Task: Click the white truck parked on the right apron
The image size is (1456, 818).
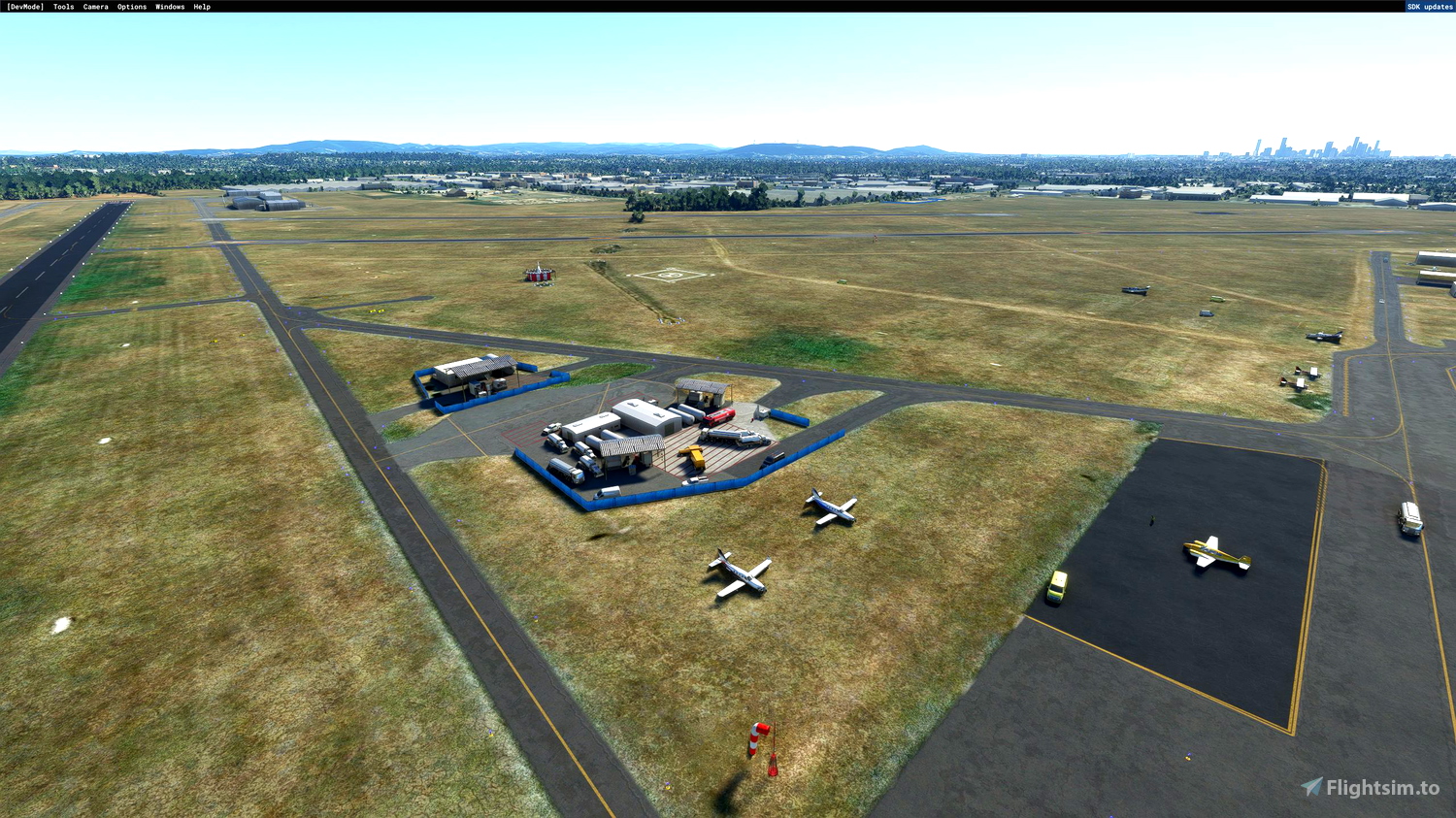Action: click(1409, 516)
